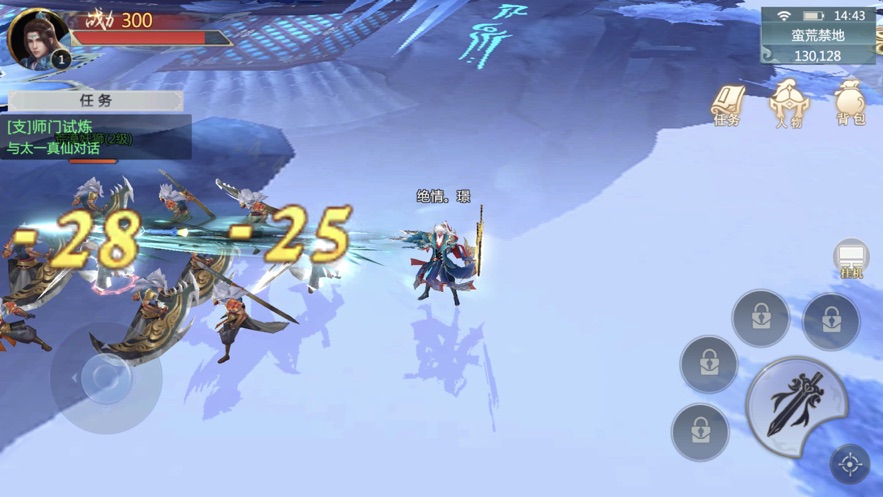883x497 pixels.
Task: Open the 背包 bag inventory
Action: click(850, 104)
